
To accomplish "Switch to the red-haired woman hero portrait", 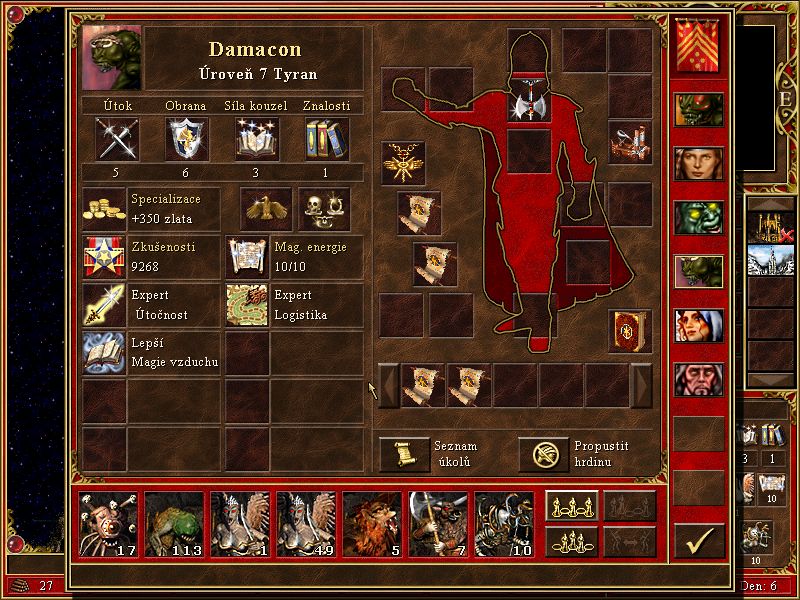I will [698, 163].
